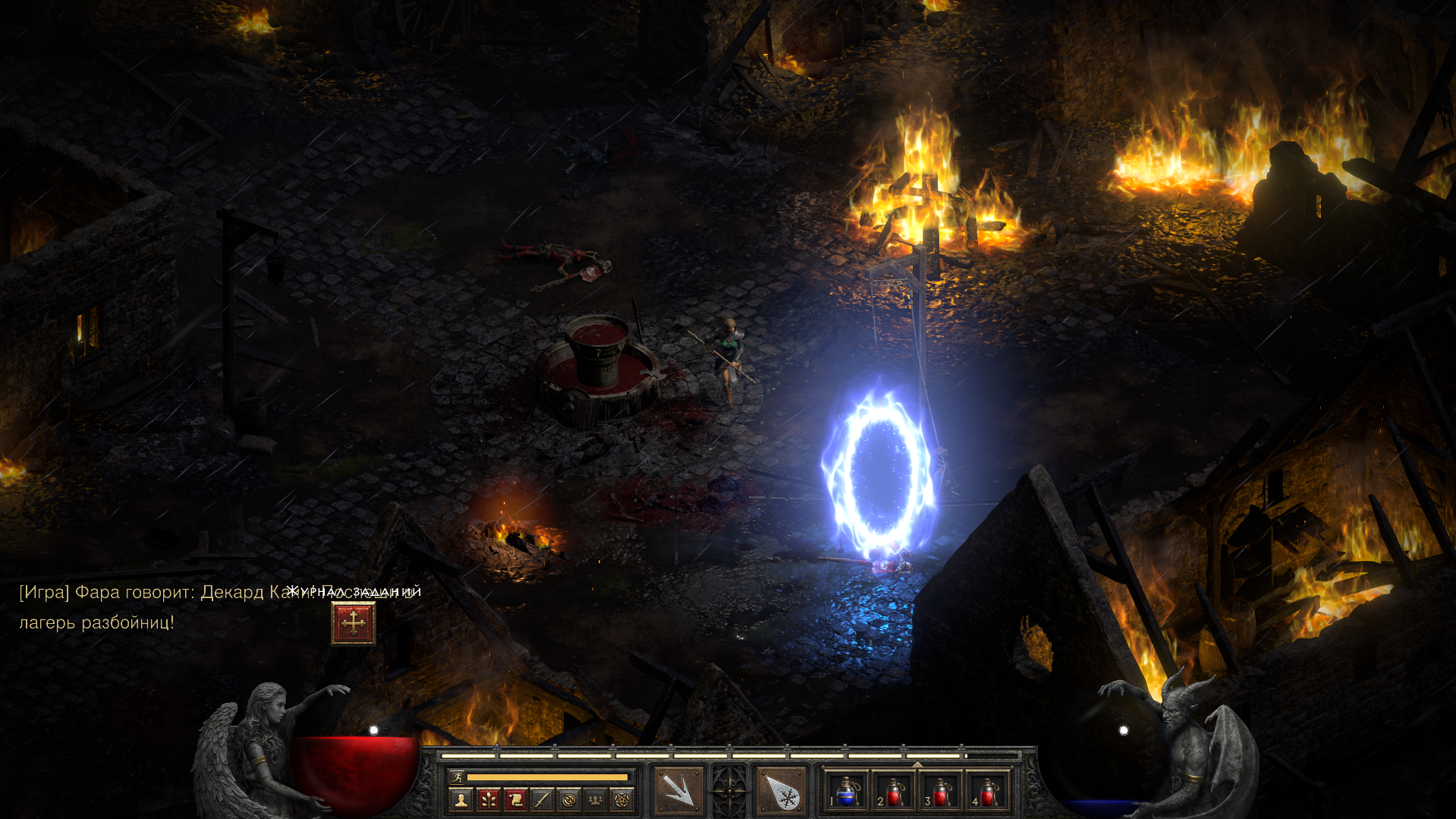Open the inventory sword icon
Screen dimensions: 1456x819
pyautogui.click(x=542, y=799)
